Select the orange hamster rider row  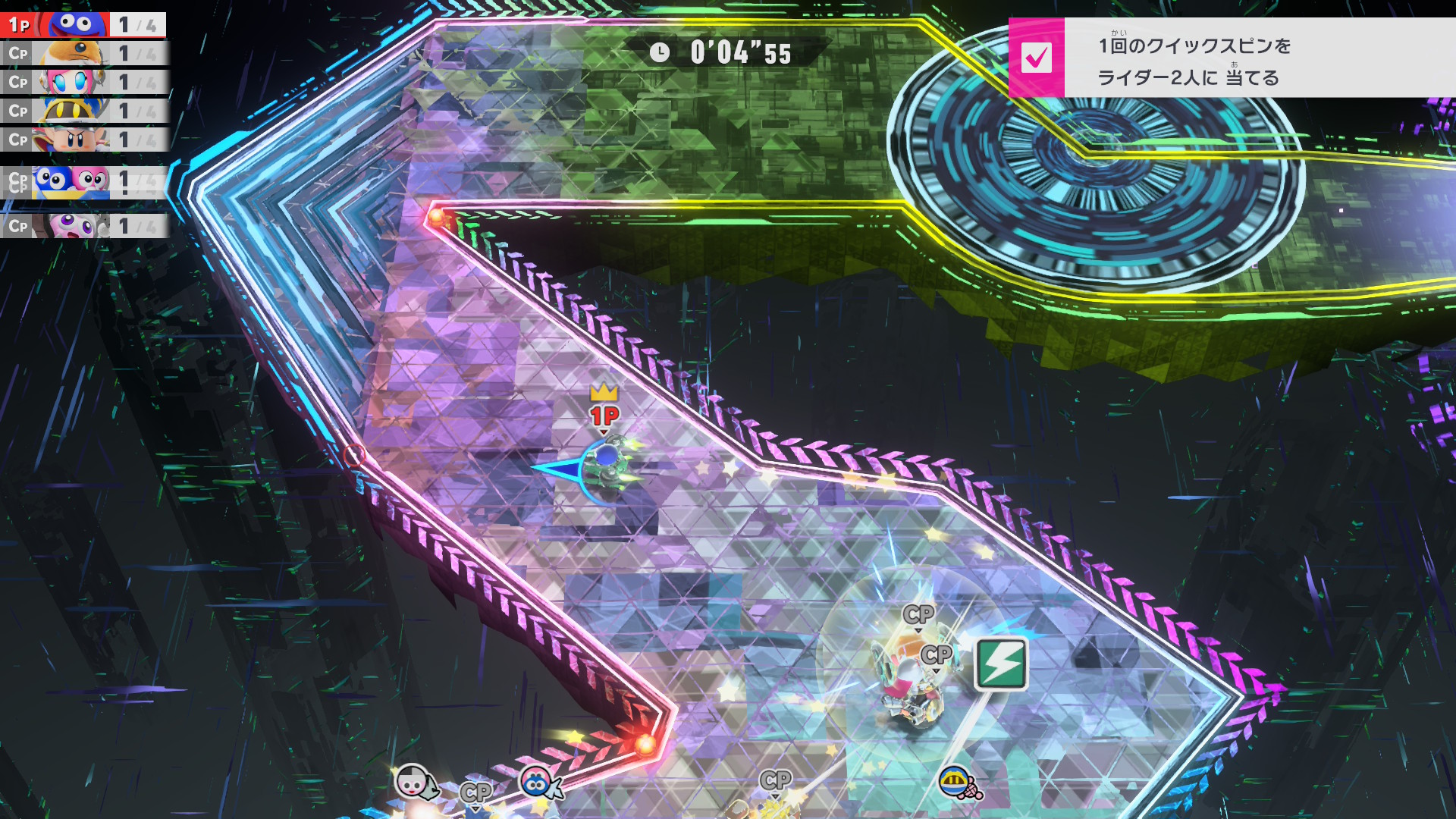tap(83, 54)
